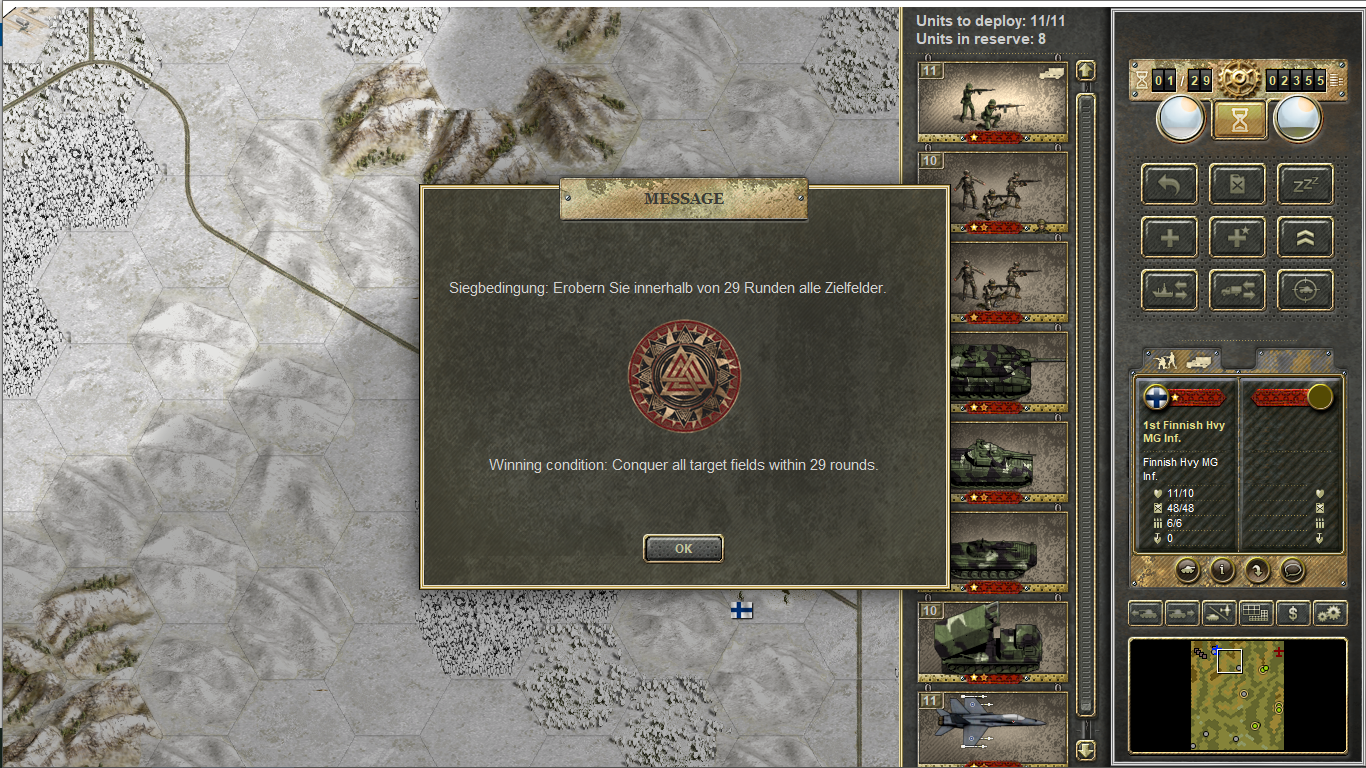
Task: Open unit details with the info button
Action: (1221, 569)
